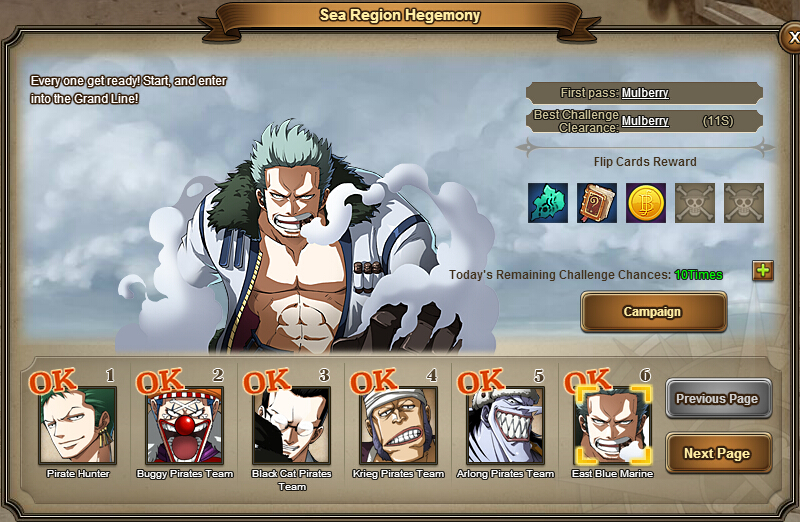Inspect the teal fragment reward icon
The height and width of the screenshot is (522, 800).
pyautogui.click(x=548, y=203)
